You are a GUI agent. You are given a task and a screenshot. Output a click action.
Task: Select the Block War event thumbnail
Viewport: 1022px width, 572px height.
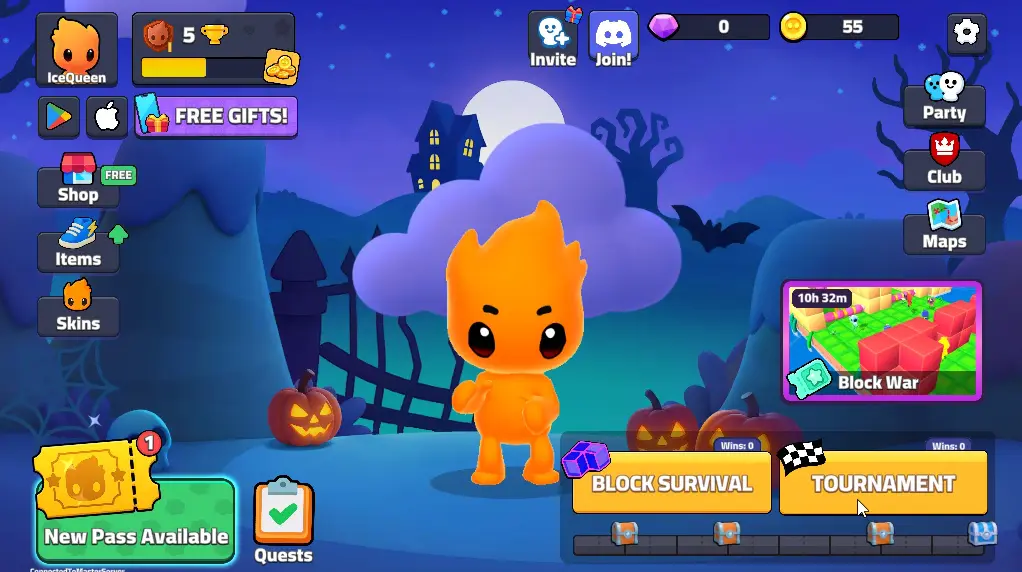[x=882, y=341]
